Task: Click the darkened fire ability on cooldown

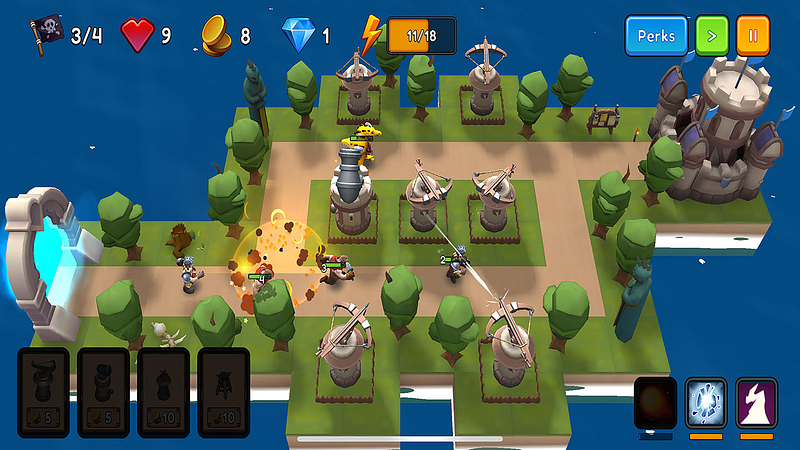Action: click(x=655, y=403)
